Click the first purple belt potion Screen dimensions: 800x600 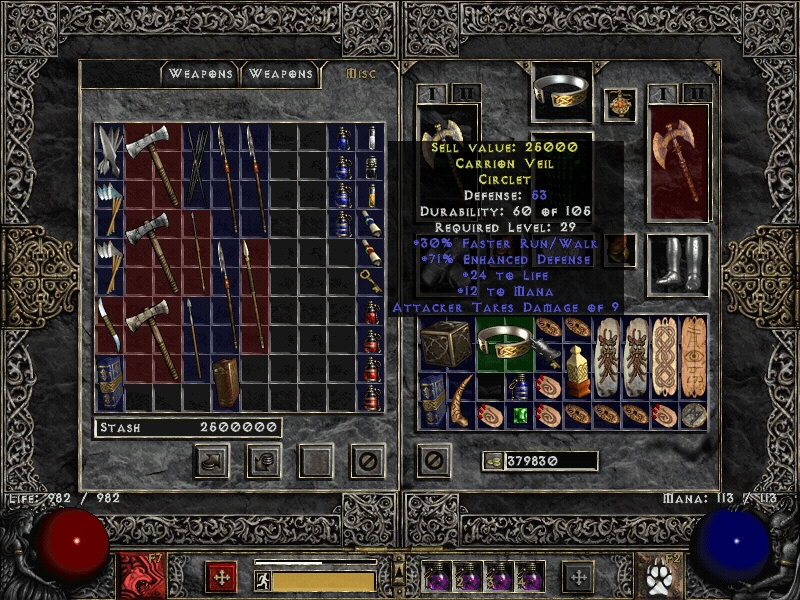(437, 578)
